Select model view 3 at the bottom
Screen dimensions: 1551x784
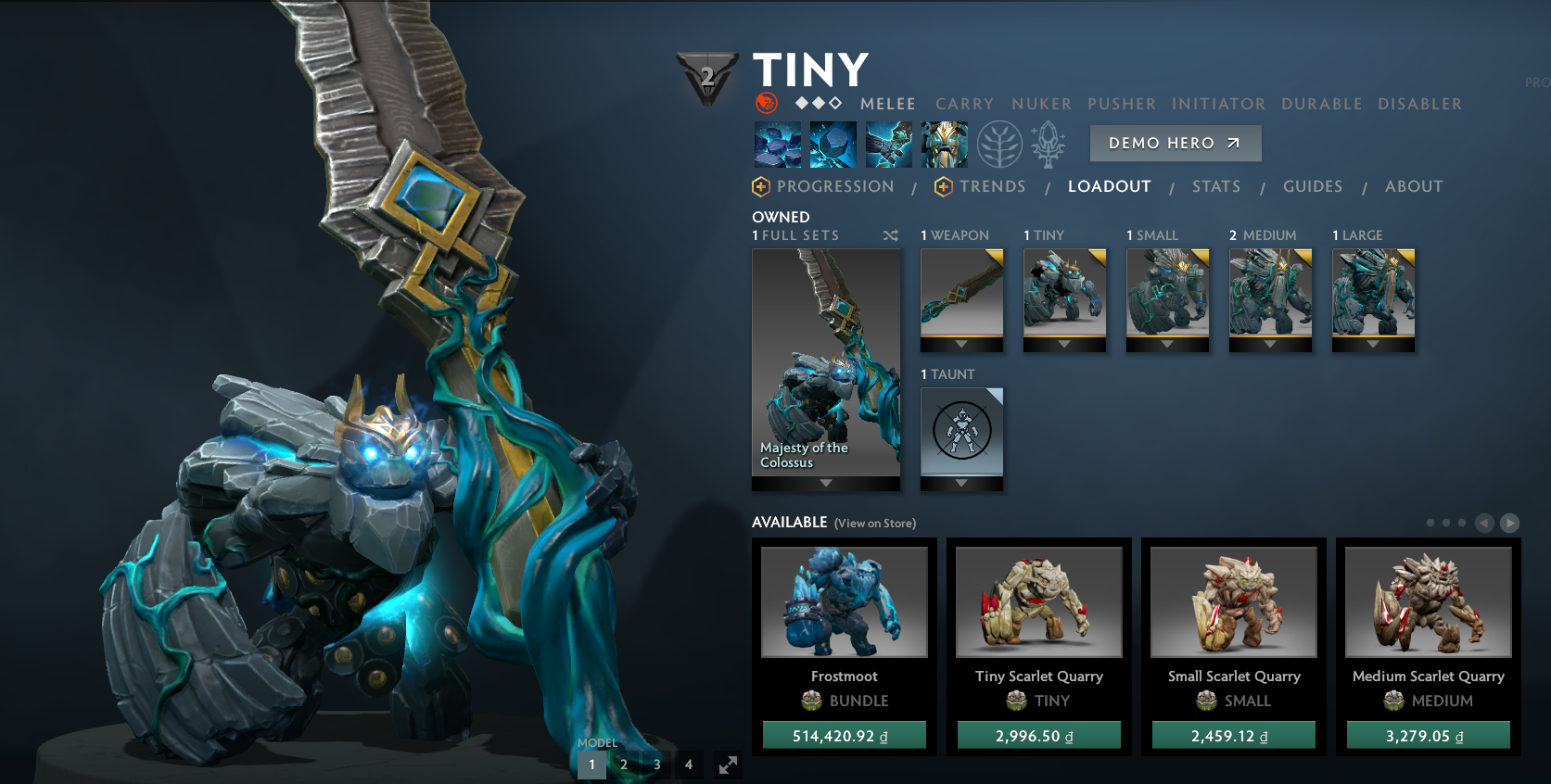(656, 765)
